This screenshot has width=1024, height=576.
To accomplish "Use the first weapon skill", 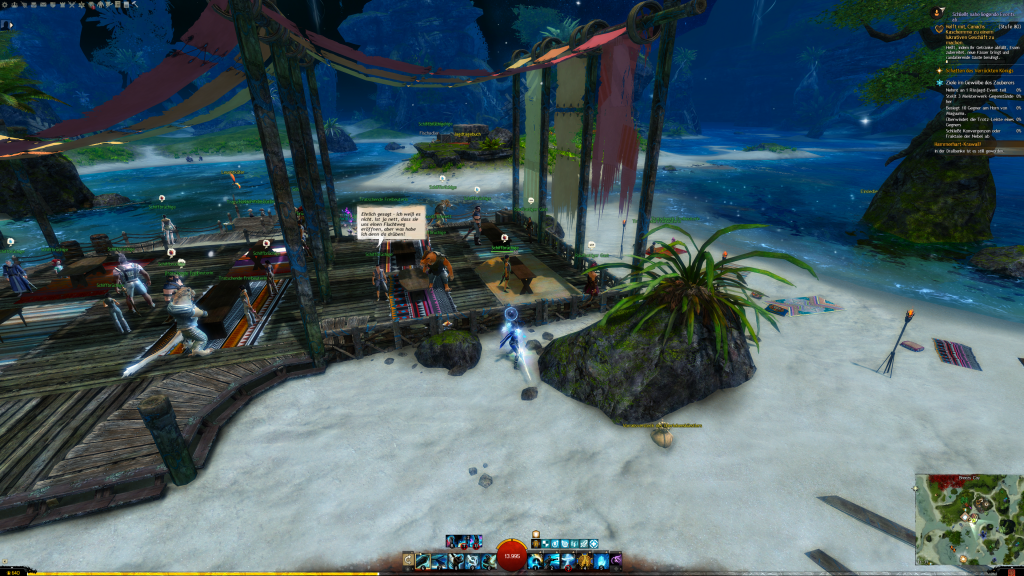I will click(x=423, y=561).
